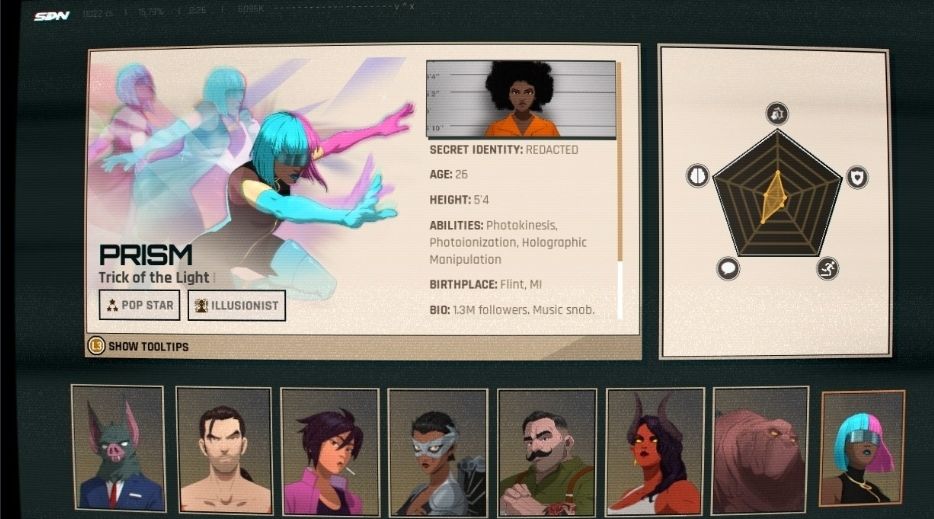
Task: Select Prism's teal-haired portrait
Action: coord(862,448)
